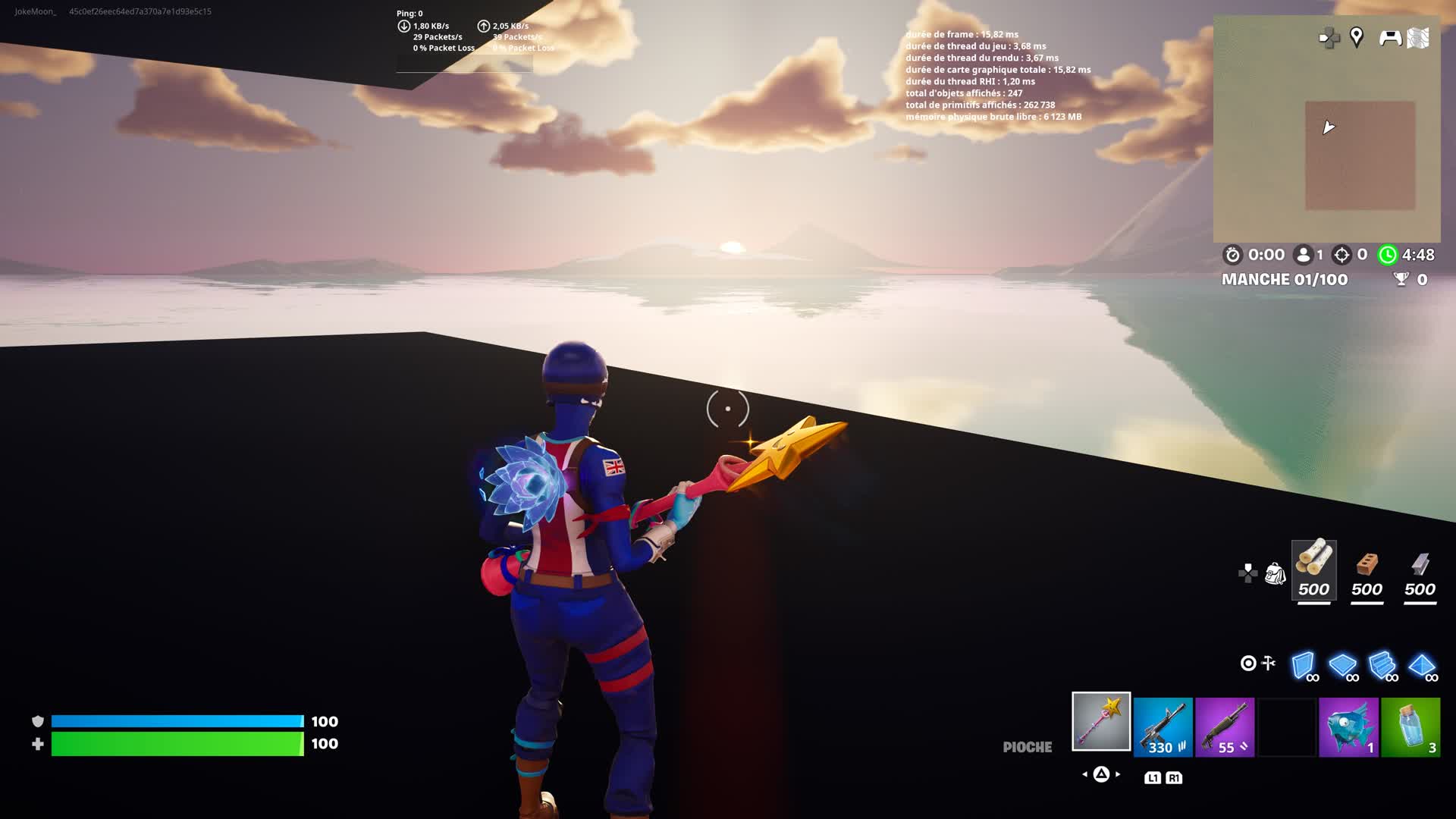Select wood building material
1456x819 pixels.
[x=1313, y=570]
